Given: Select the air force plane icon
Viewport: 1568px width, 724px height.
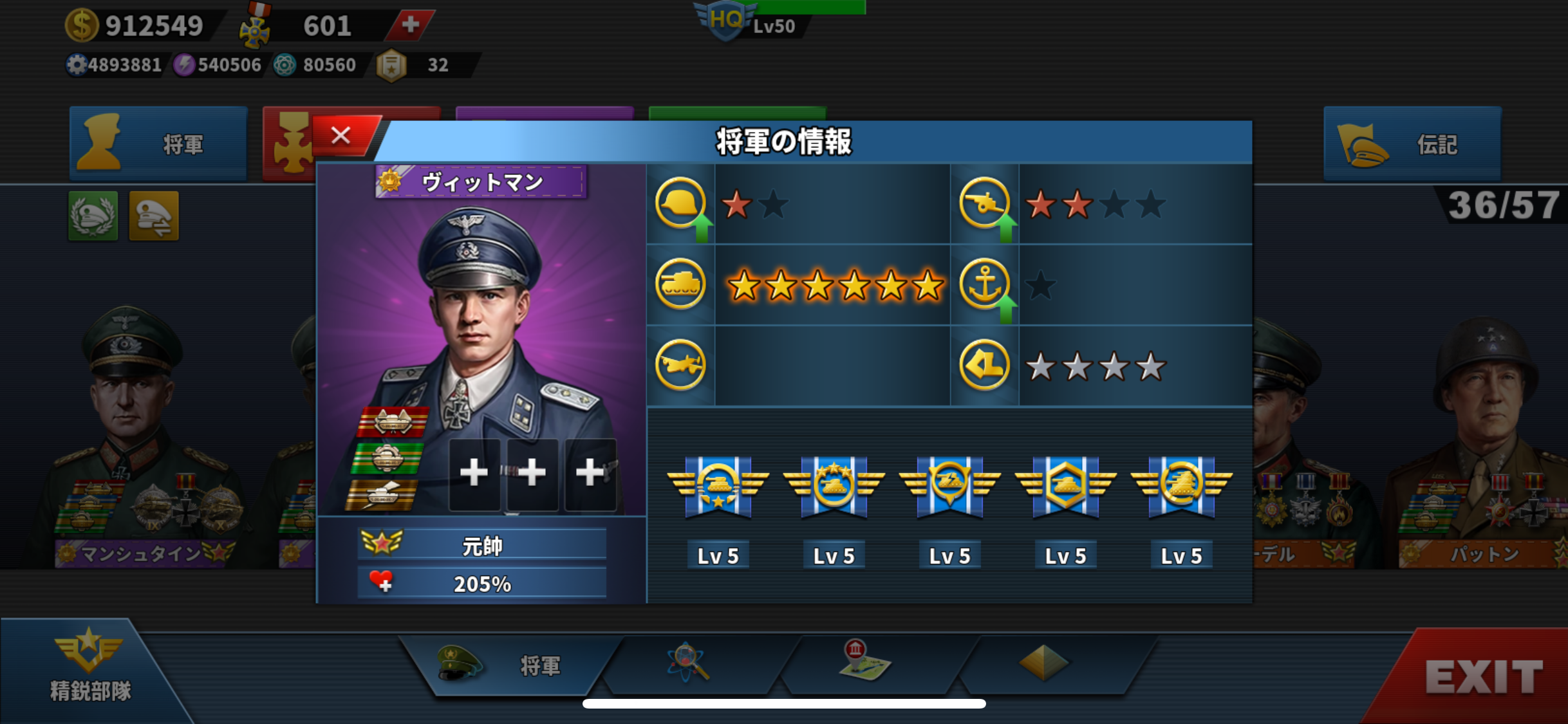Looking at the screenshot, I should click(680, 366).
